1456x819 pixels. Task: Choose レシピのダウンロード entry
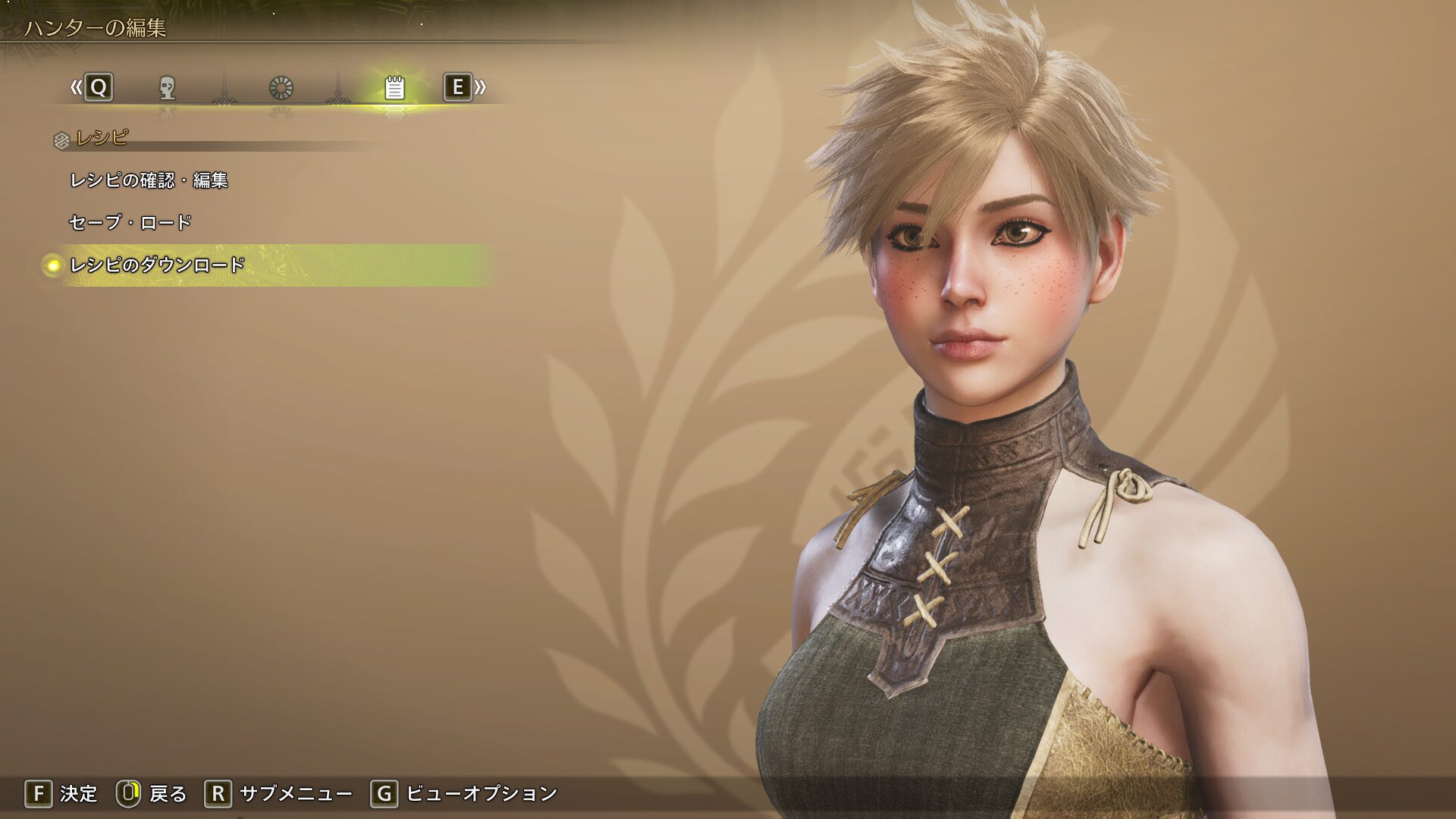158,265
